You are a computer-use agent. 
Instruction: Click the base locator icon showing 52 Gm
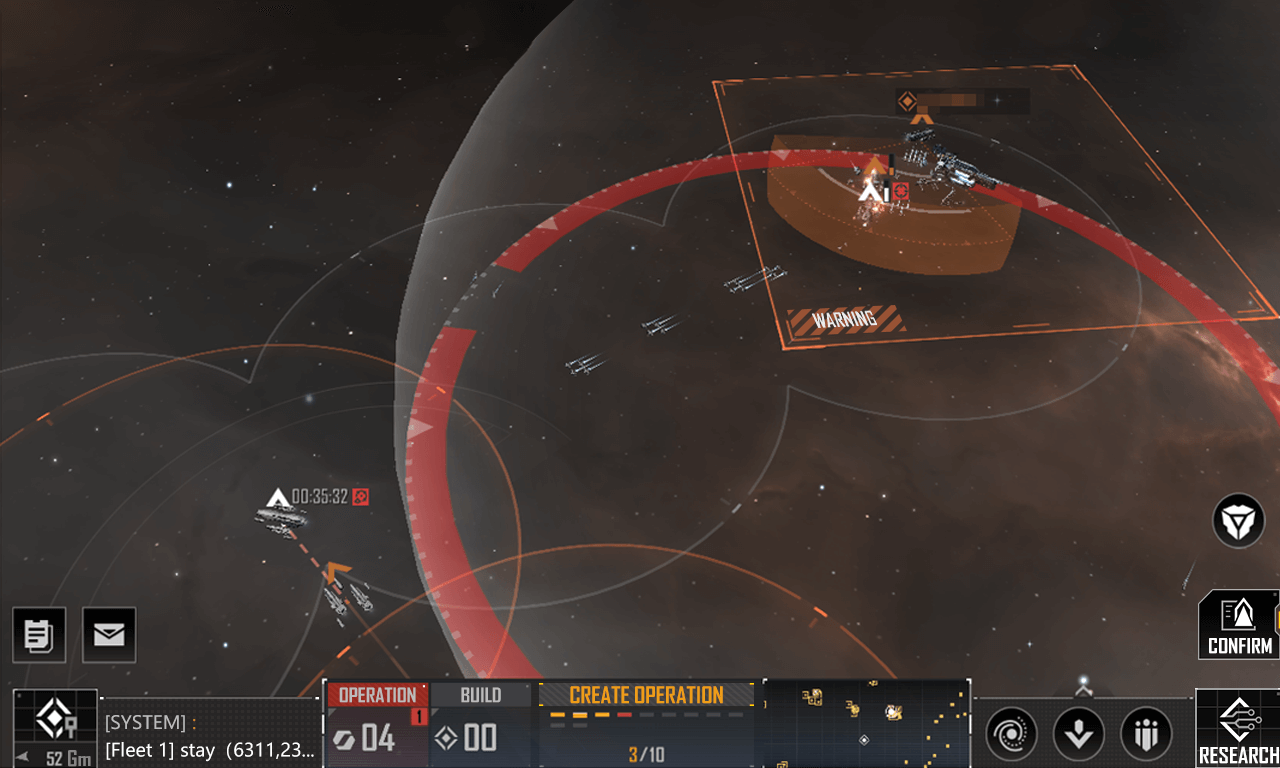tap(55, 728)
